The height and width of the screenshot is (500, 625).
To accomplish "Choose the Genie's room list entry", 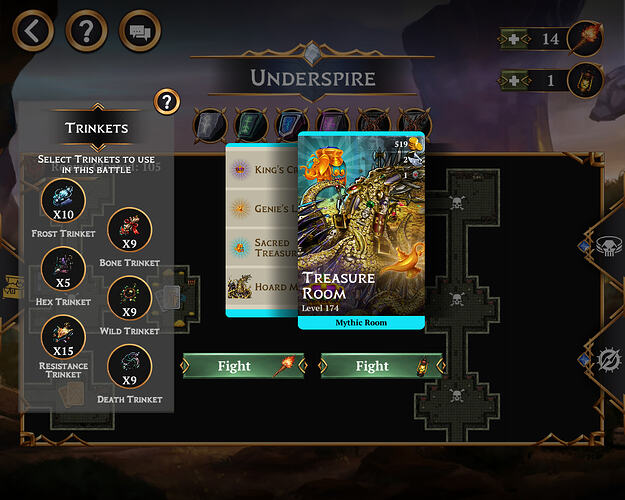I will 262,208.
